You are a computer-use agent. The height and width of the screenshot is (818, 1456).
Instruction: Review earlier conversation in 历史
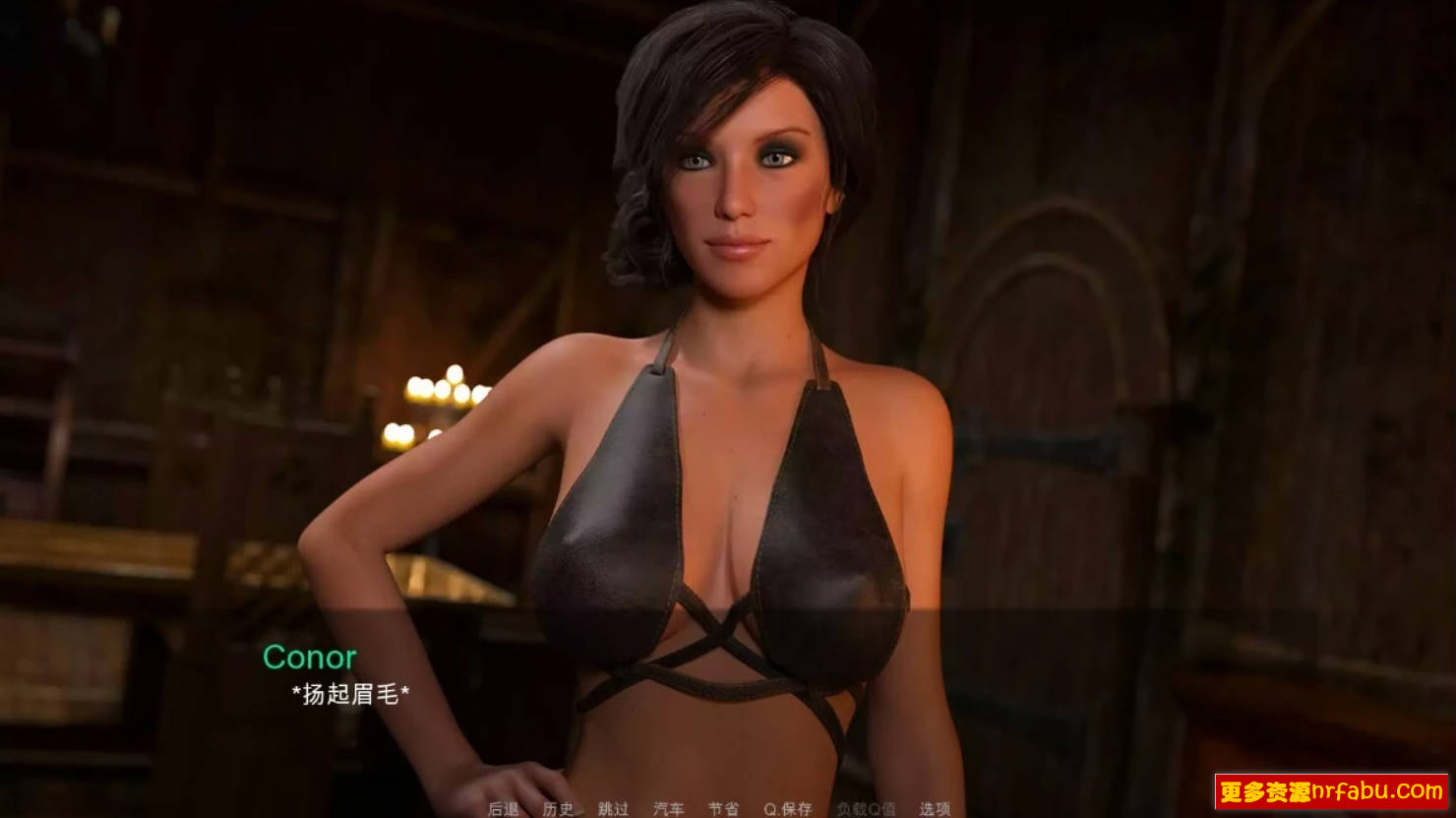pos(557,809)
